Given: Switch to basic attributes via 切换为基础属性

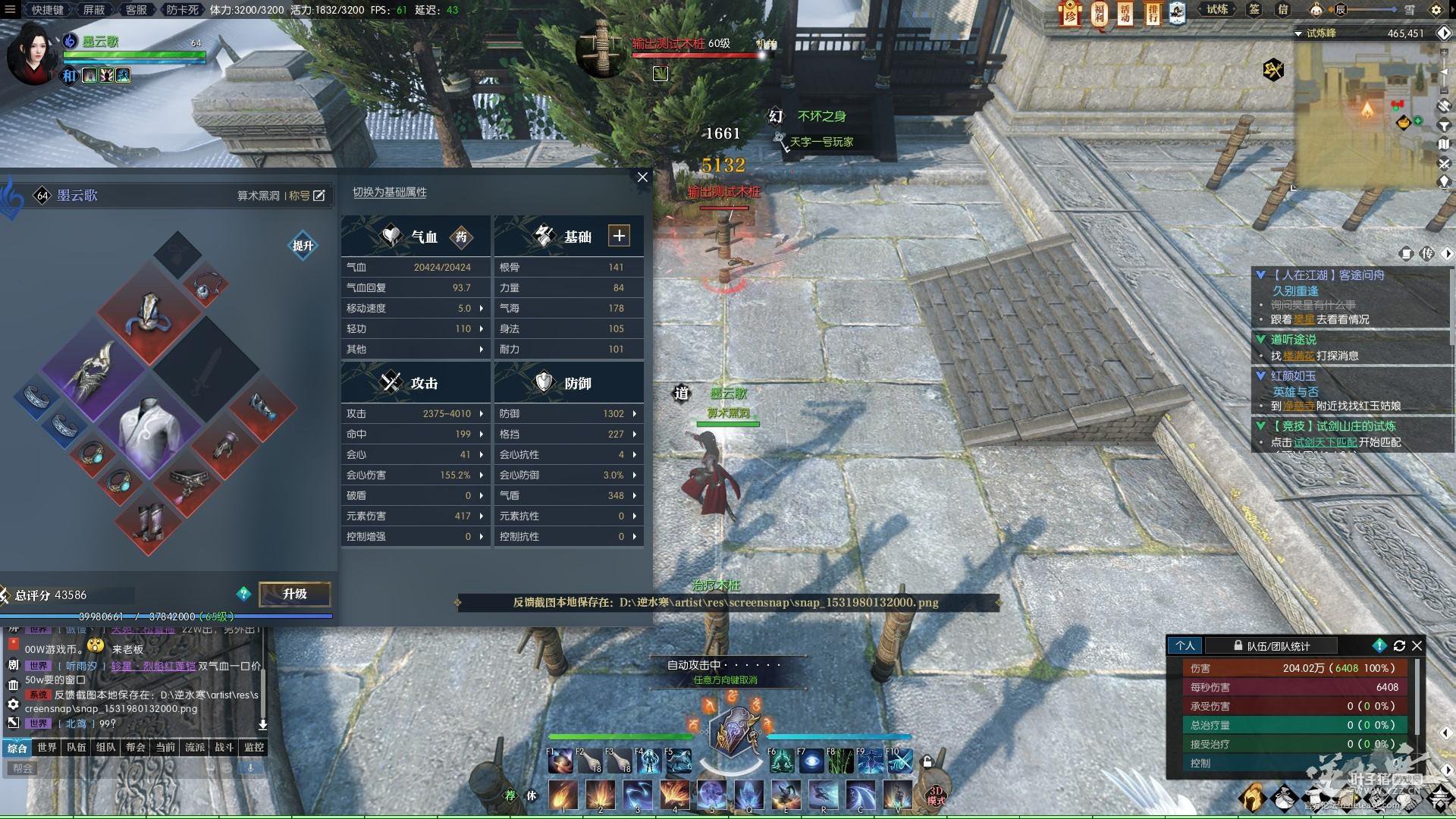Looking at the screenshot, I should (389, 193).
